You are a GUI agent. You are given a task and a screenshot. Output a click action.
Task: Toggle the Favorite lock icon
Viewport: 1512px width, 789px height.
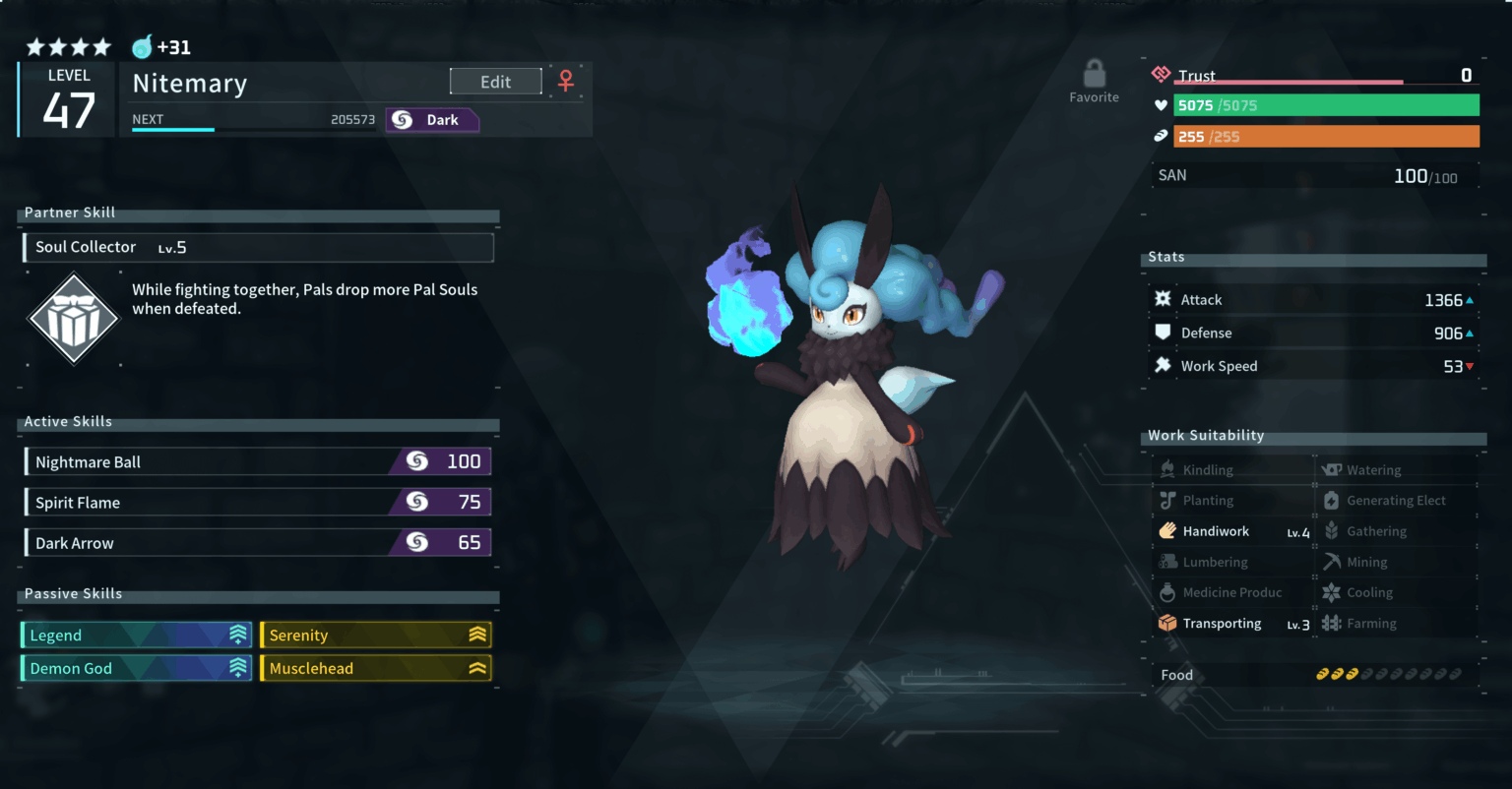[1094, 75]
